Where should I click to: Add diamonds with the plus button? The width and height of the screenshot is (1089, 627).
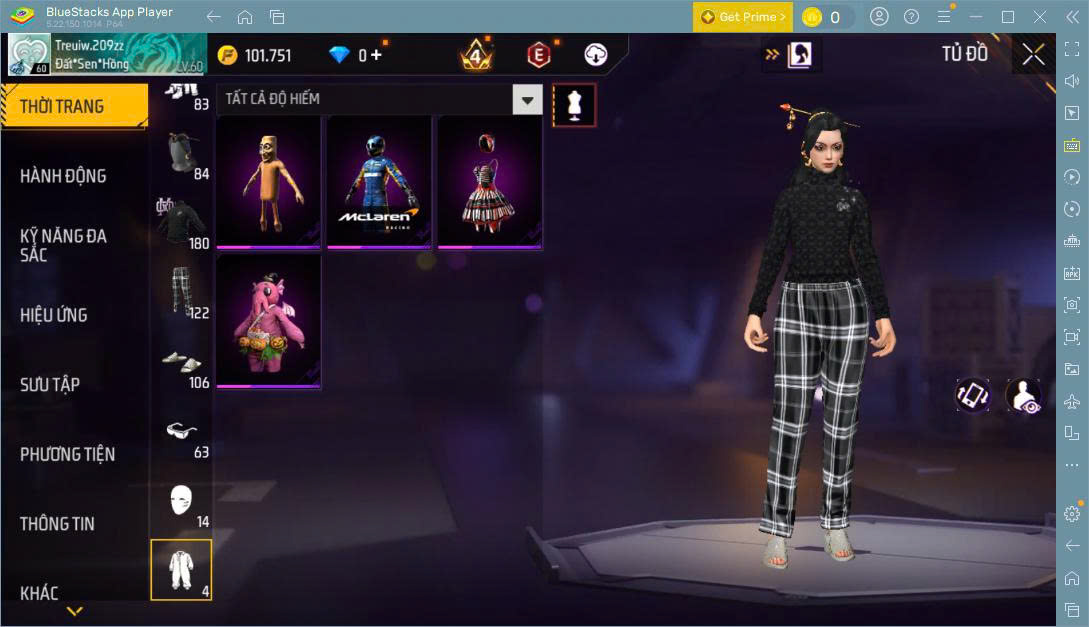(x=376, y=55)
